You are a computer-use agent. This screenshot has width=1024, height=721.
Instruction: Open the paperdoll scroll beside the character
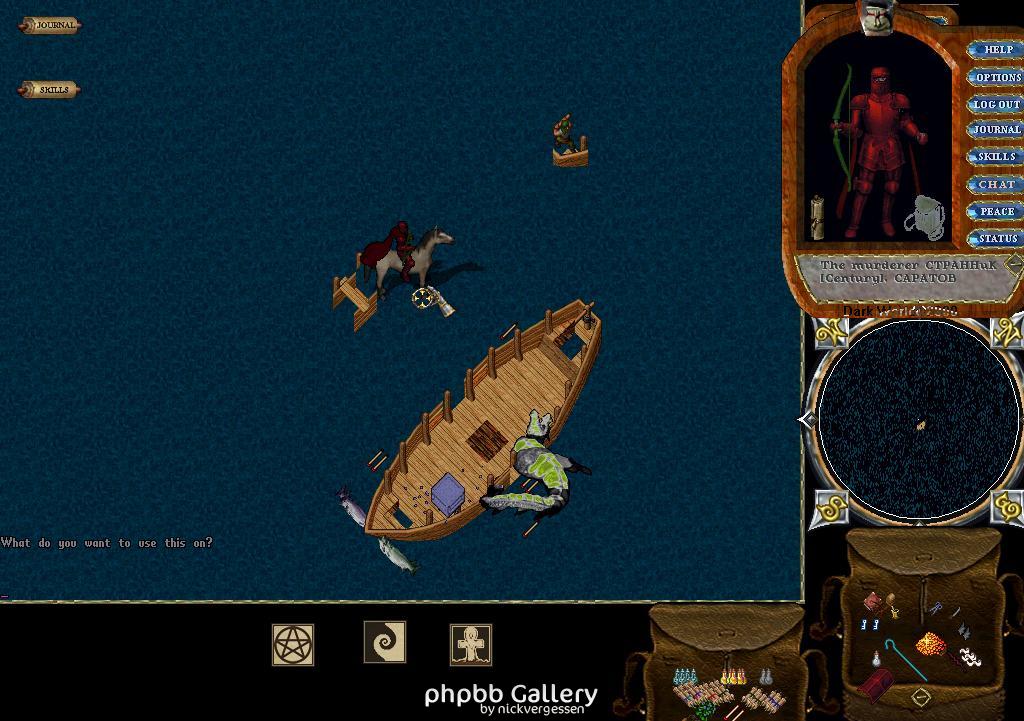(x=817, y=216)
